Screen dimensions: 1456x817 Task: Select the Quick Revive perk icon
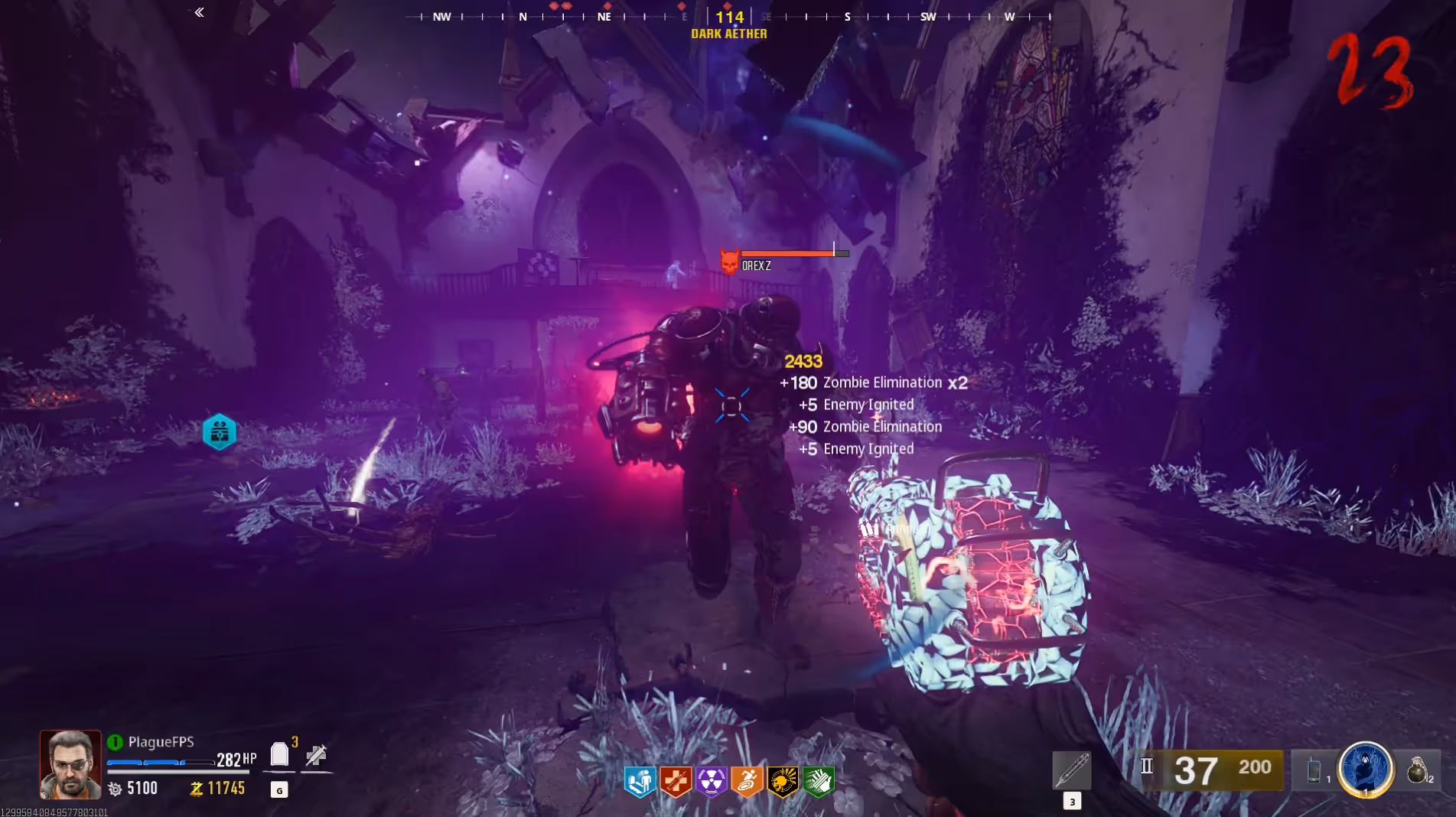pos(640,781)
